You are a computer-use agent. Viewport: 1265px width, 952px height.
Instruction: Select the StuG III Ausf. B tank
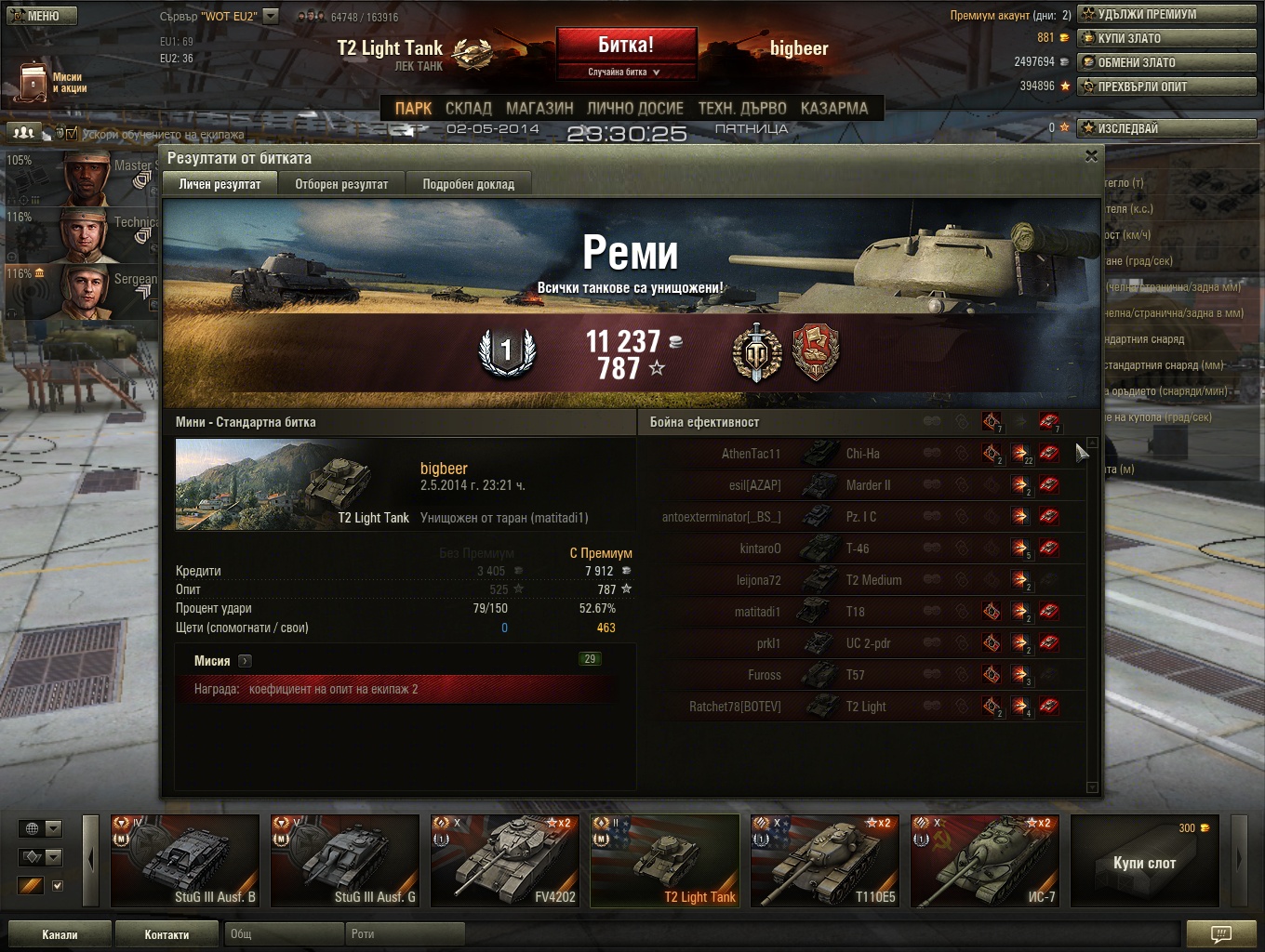tap(185, 861)
